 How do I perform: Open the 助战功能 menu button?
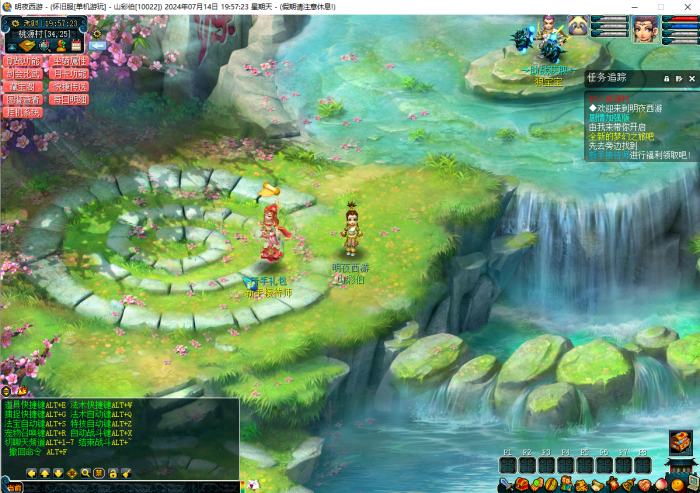tap(24, 61)
